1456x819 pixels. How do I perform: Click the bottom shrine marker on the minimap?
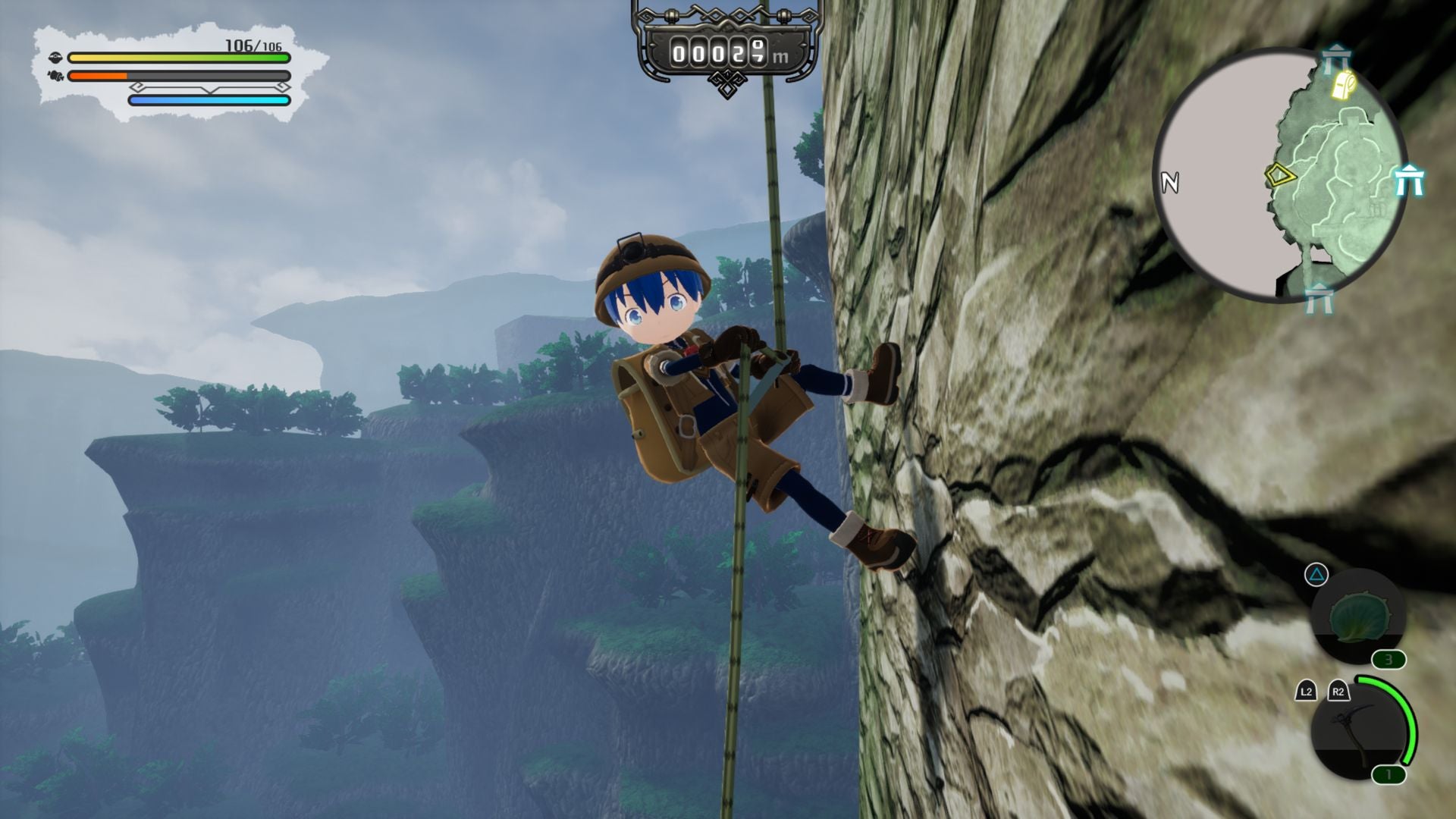(x=1319, y=297)
